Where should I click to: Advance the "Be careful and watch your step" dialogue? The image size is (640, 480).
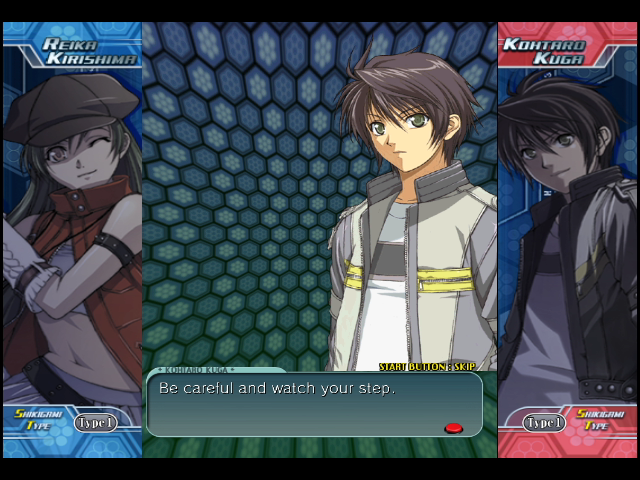click(313, 403)
